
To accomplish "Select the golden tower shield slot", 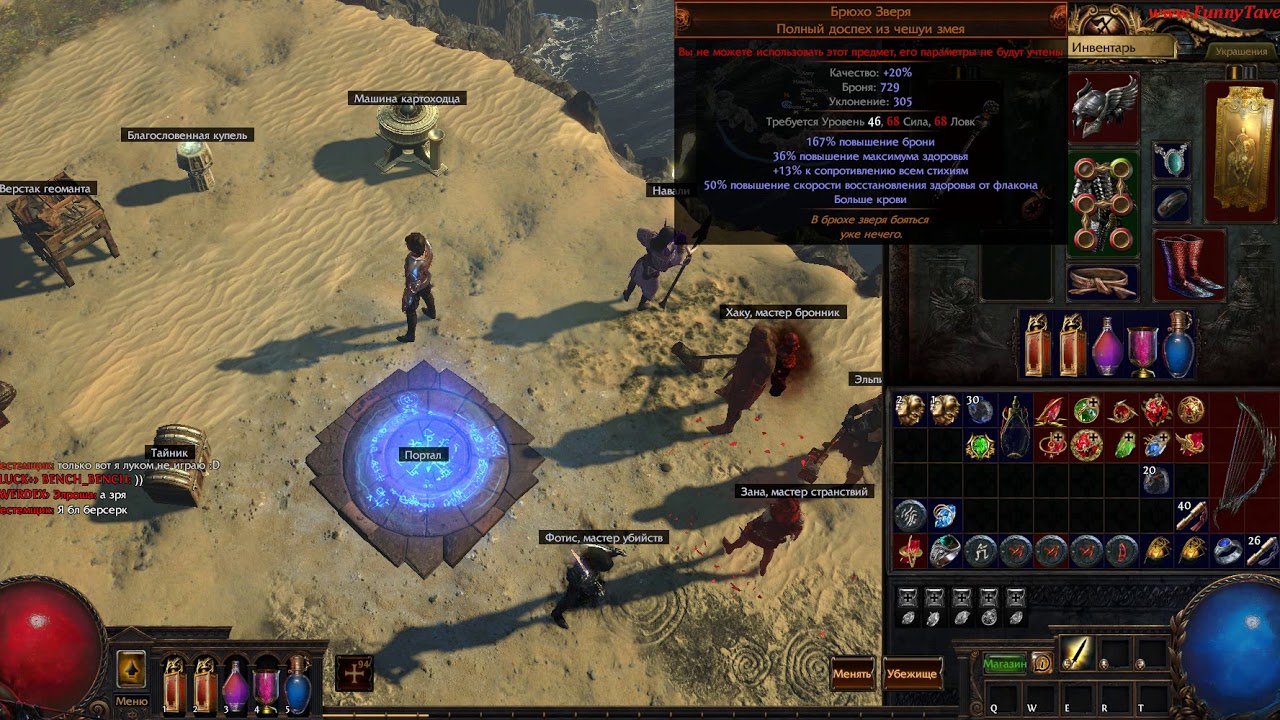I will [1240, 150].
